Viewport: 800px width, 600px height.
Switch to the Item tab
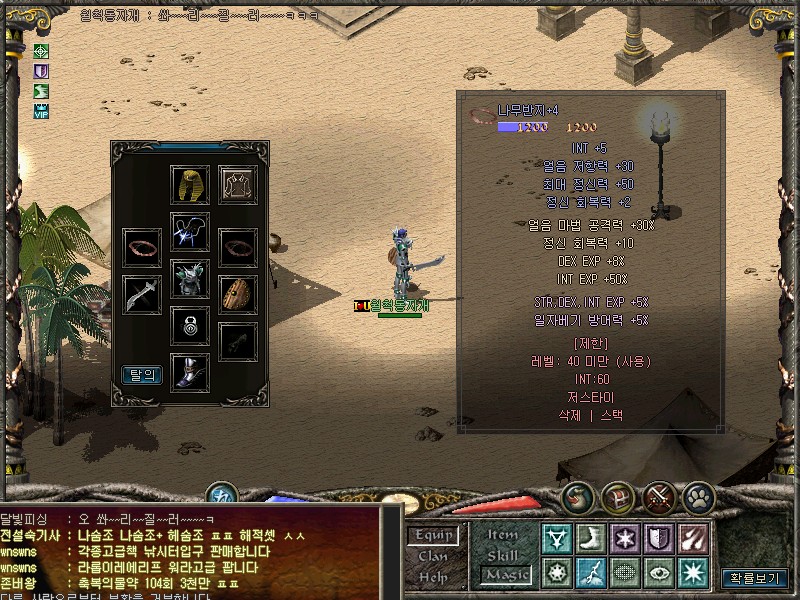pos(503,534)
